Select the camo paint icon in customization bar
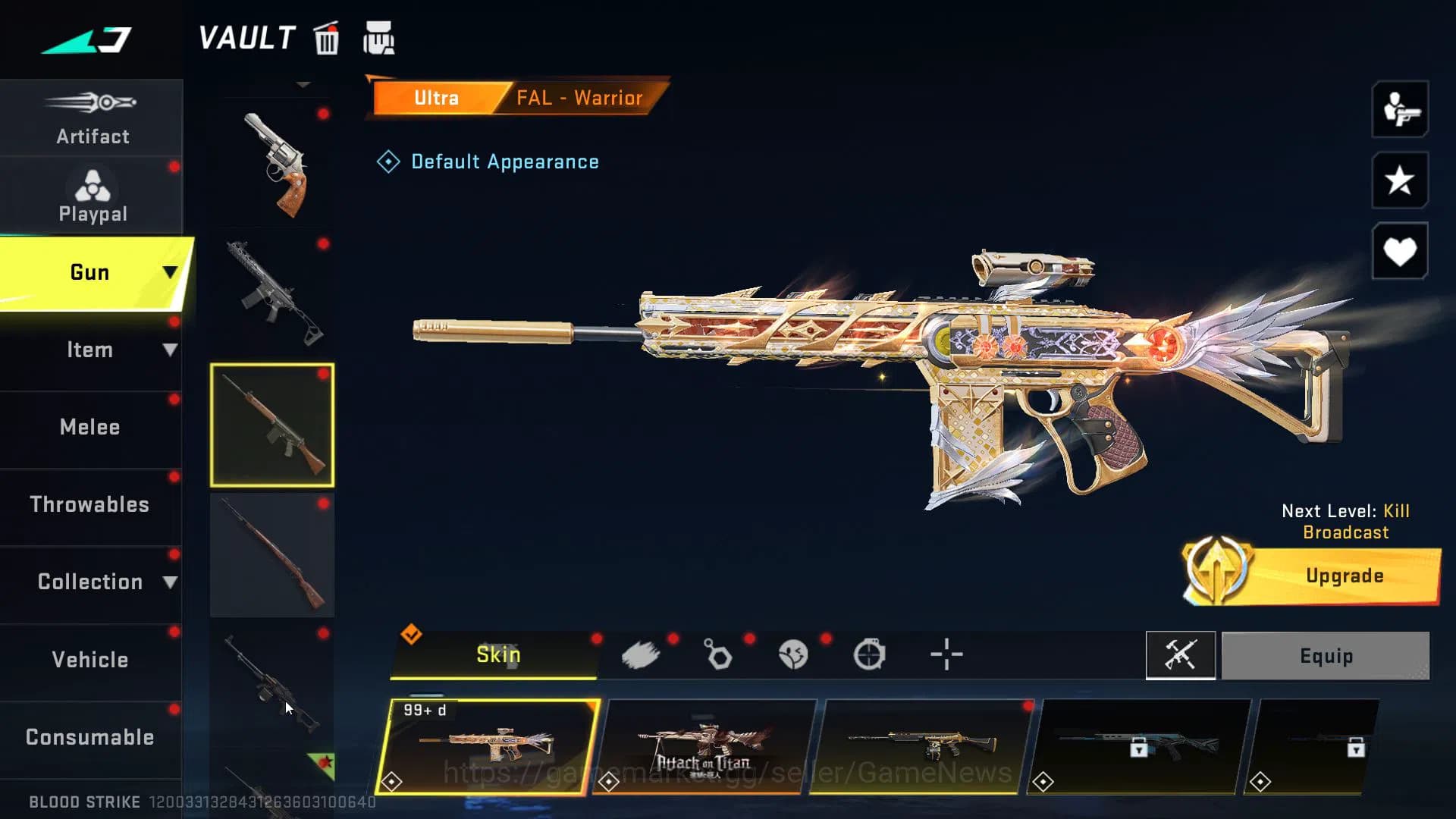This screenshot has width=1456, height=819. tap(642, 654)
